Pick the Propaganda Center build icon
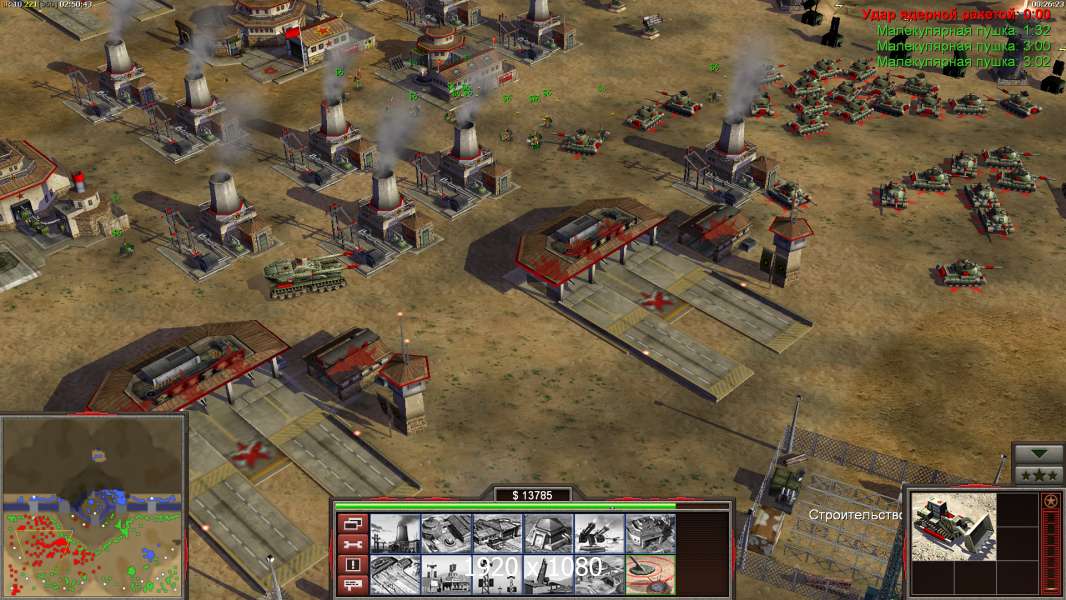Screen dimensions: 1066x600 tap(446, 575)
